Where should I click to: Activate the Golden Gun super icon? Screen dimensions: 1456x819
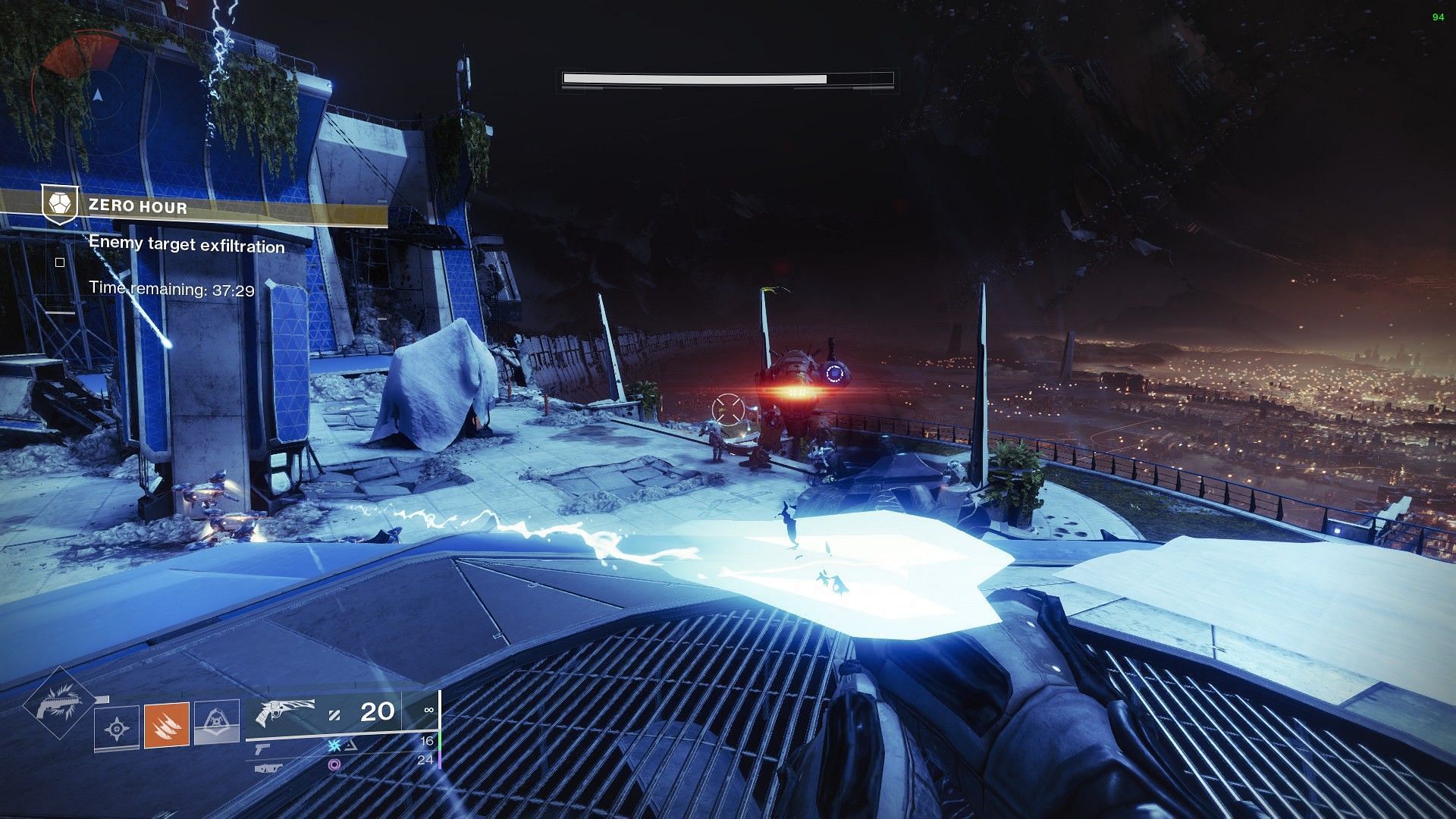point(58,705)
